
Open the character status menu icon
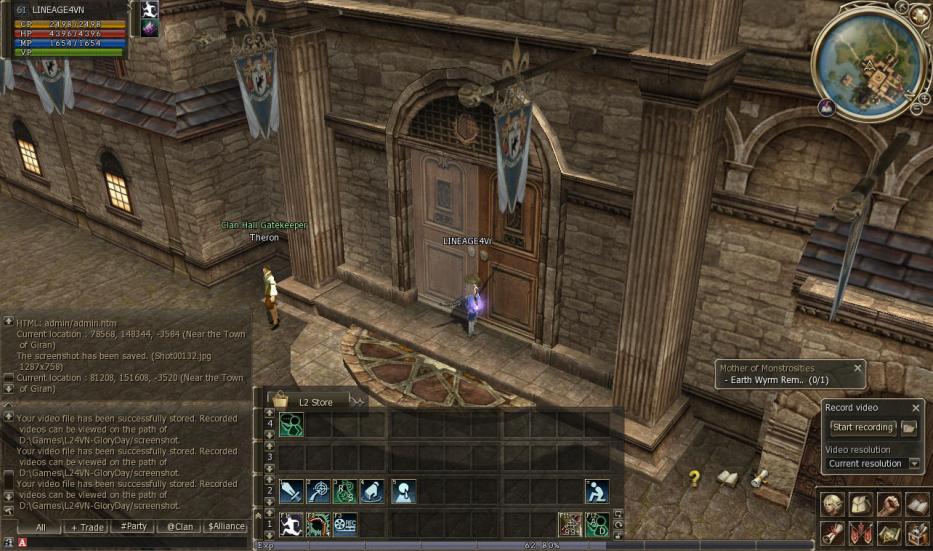pyautogui.click(x=832, y=504)
